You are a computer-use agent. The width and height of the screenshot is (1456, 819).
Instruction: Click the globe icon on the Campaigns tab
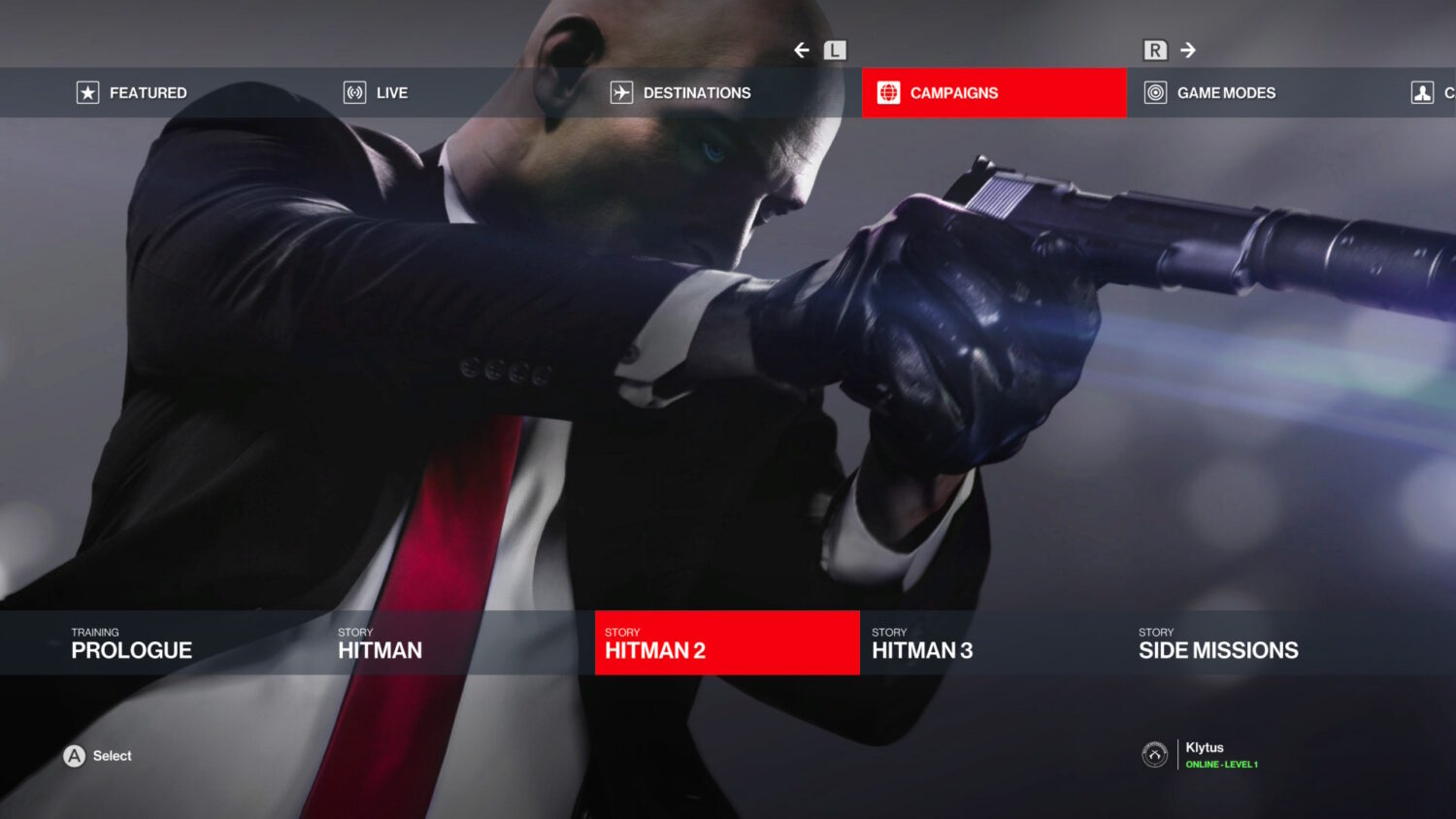pyautogui.click(x=889, y=92)
